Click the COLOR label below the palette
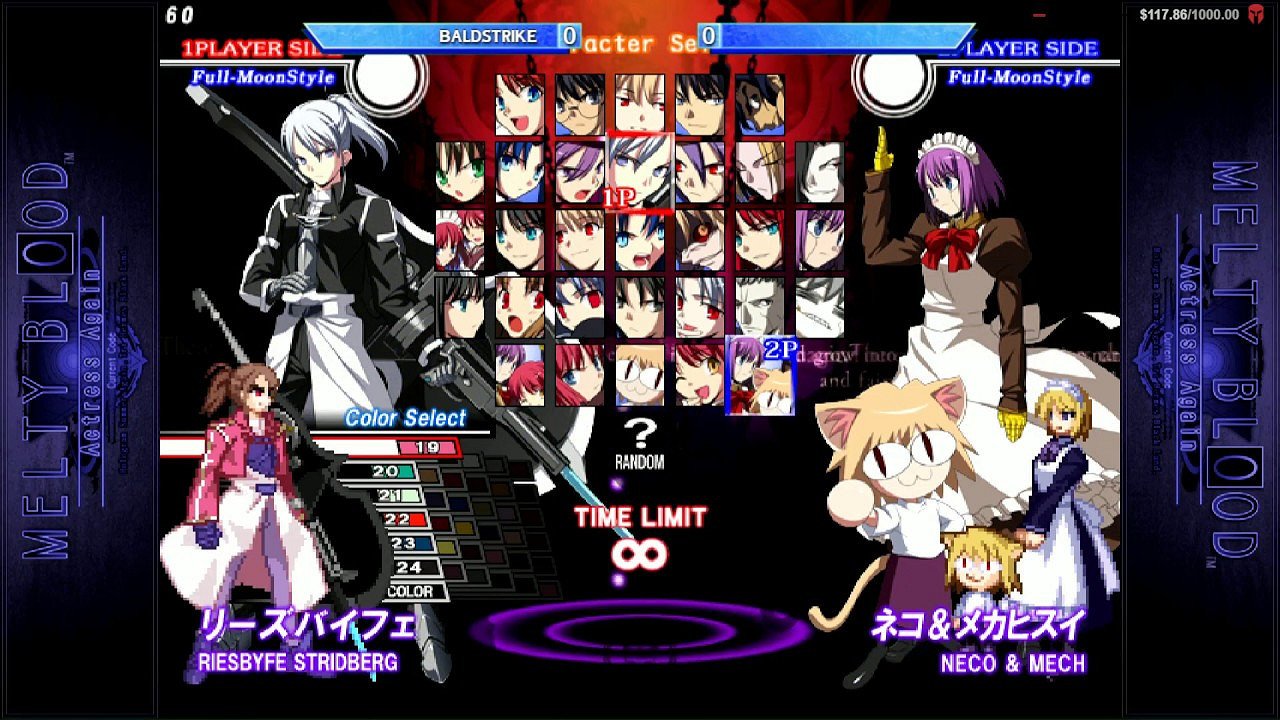This screenshot has width=1280, height=720. coord(412,590)
